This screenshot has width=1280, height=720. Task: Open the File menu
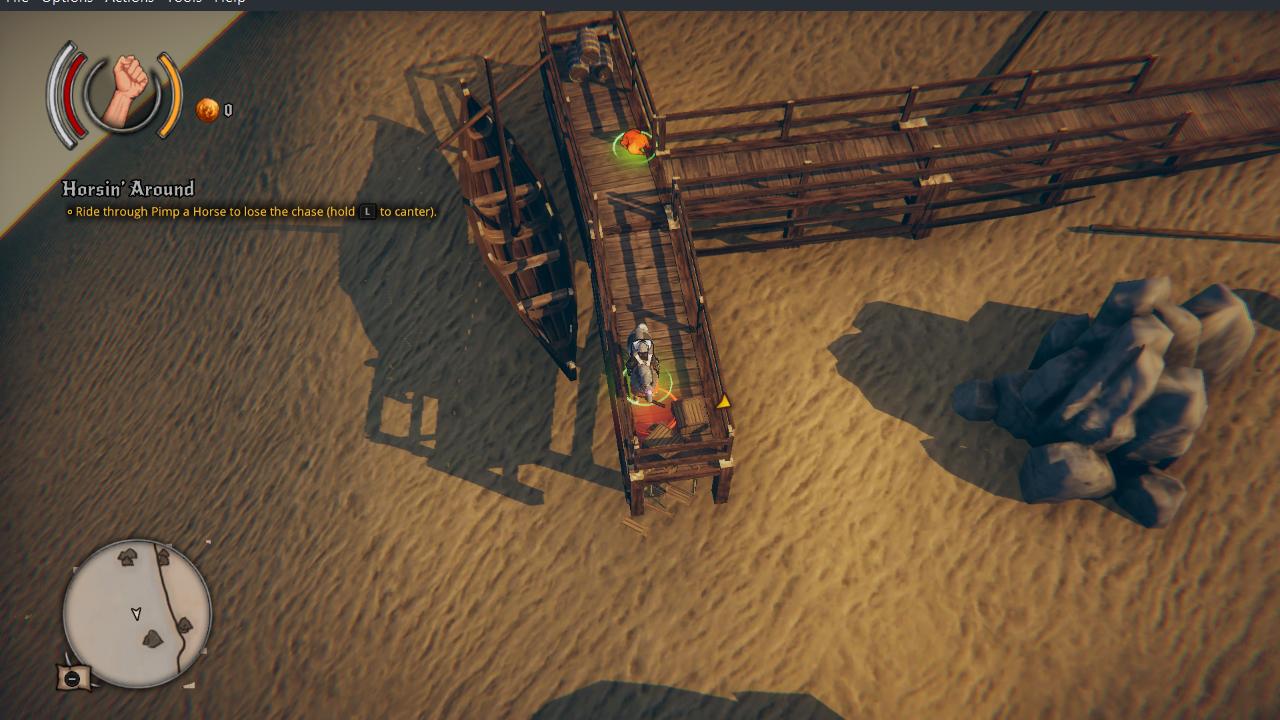pos(17,3)
